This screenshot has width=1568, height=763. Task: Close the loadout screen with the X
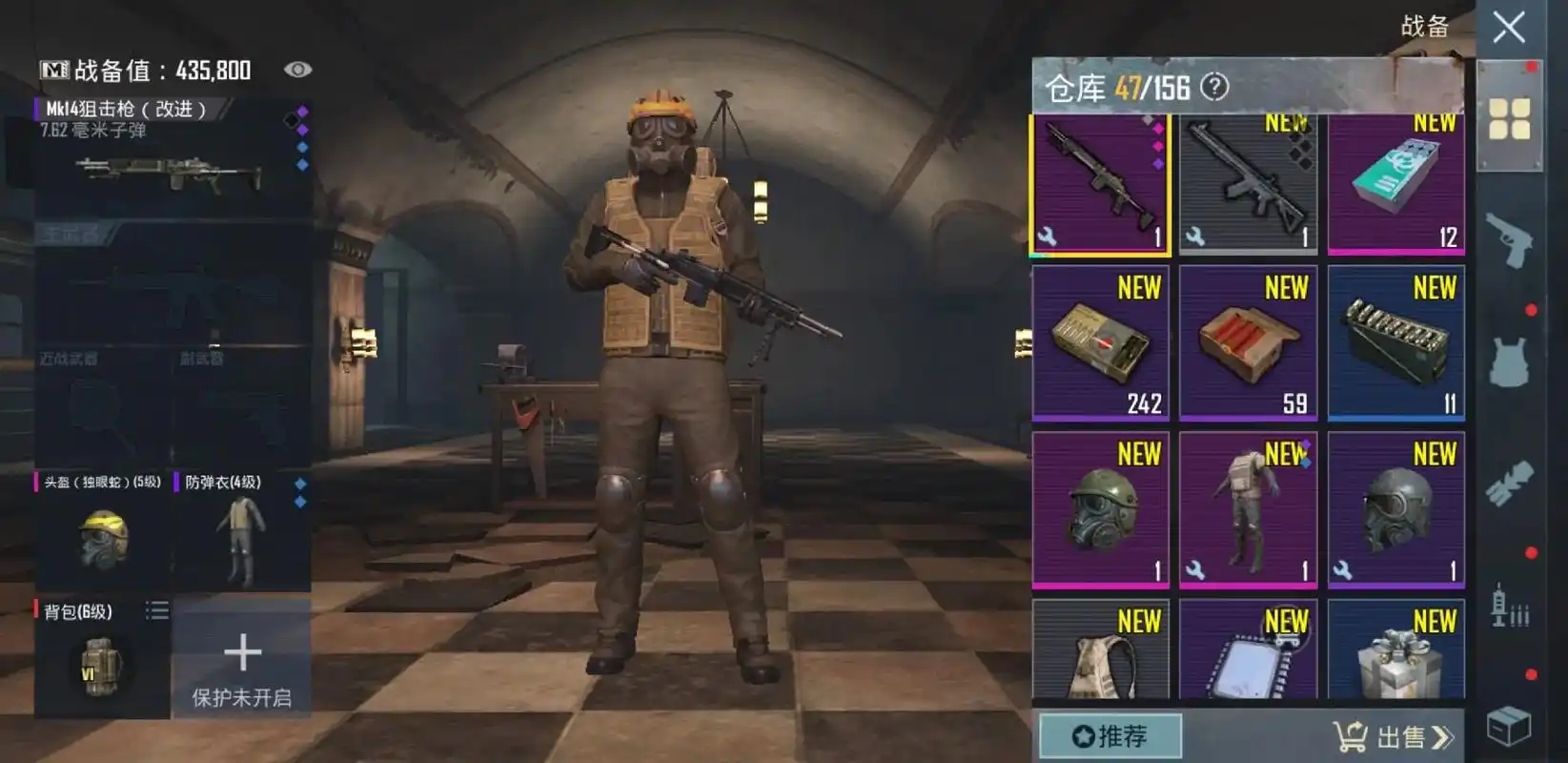point(1508,28)
